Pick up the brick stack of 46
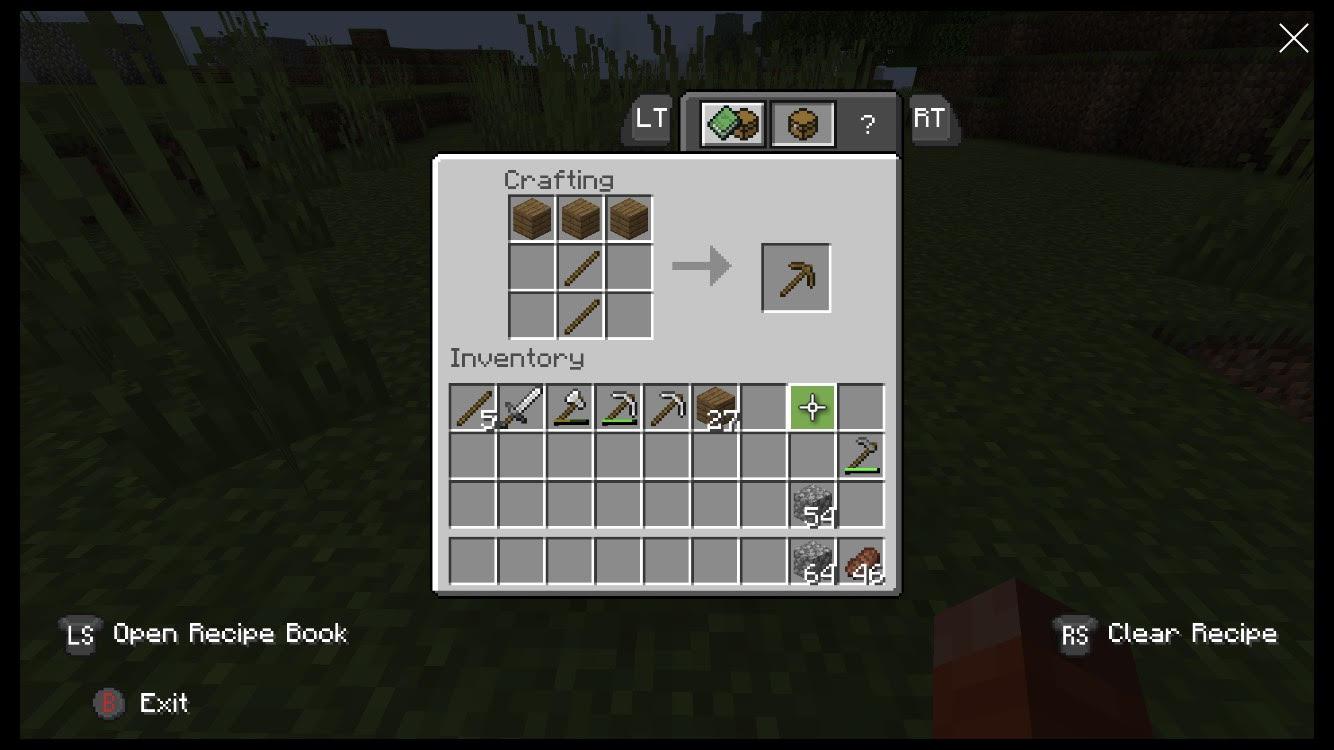Viewport: 1334px width, 750px height. [x=861, y=560]
